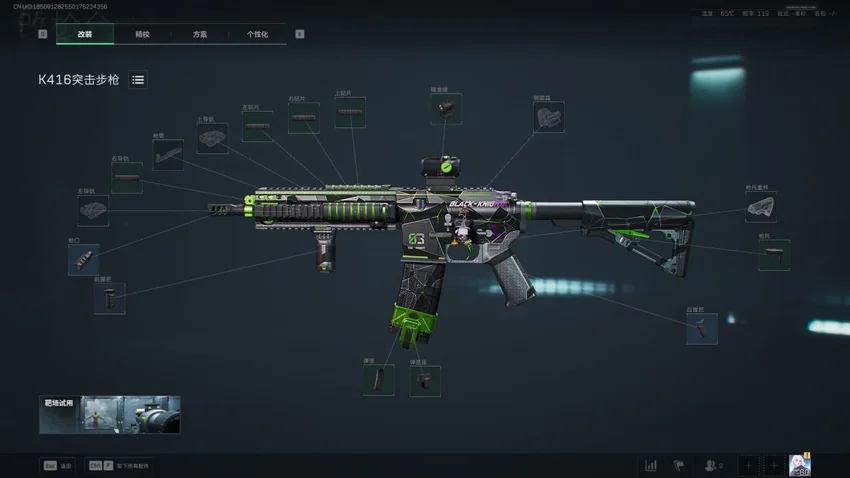
Task: Open the 枪托套件 stock kit slot
Action: pos(760,207)
